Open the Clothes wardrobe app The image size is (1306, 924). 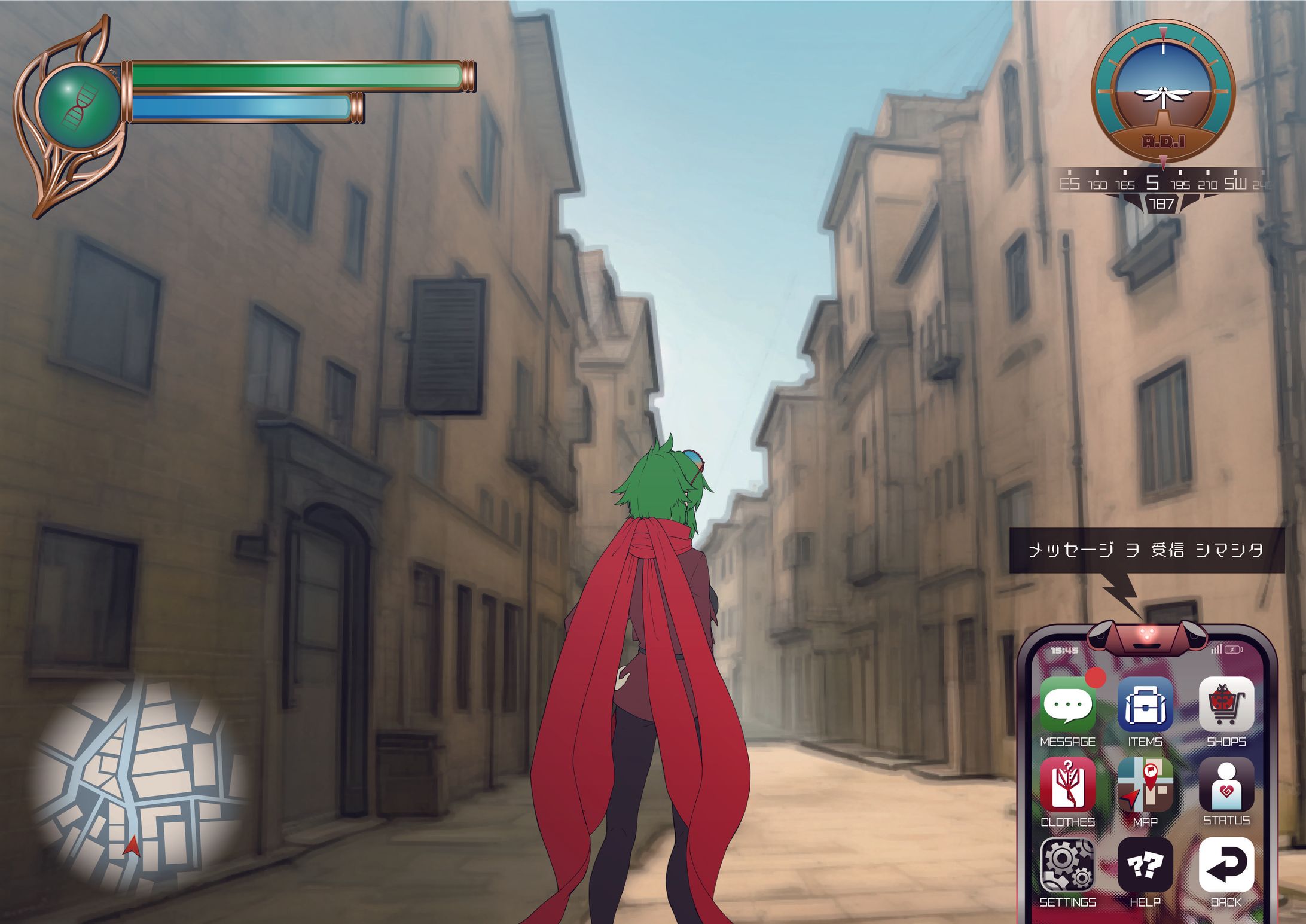coord(1067,786)
